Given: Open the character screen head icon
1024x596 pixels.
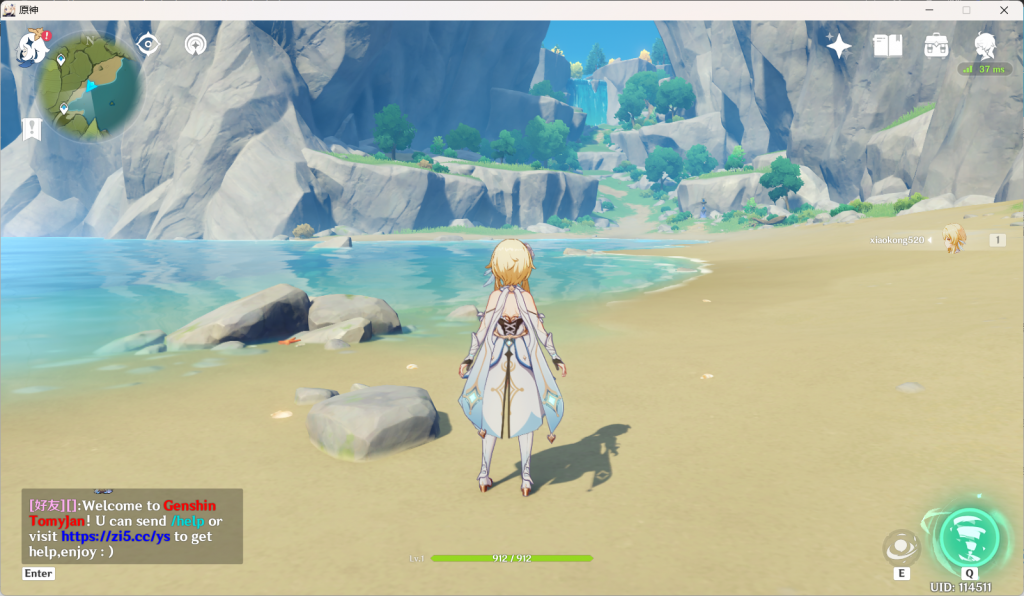Looking at the screenshot, I should tap(985, 45).
